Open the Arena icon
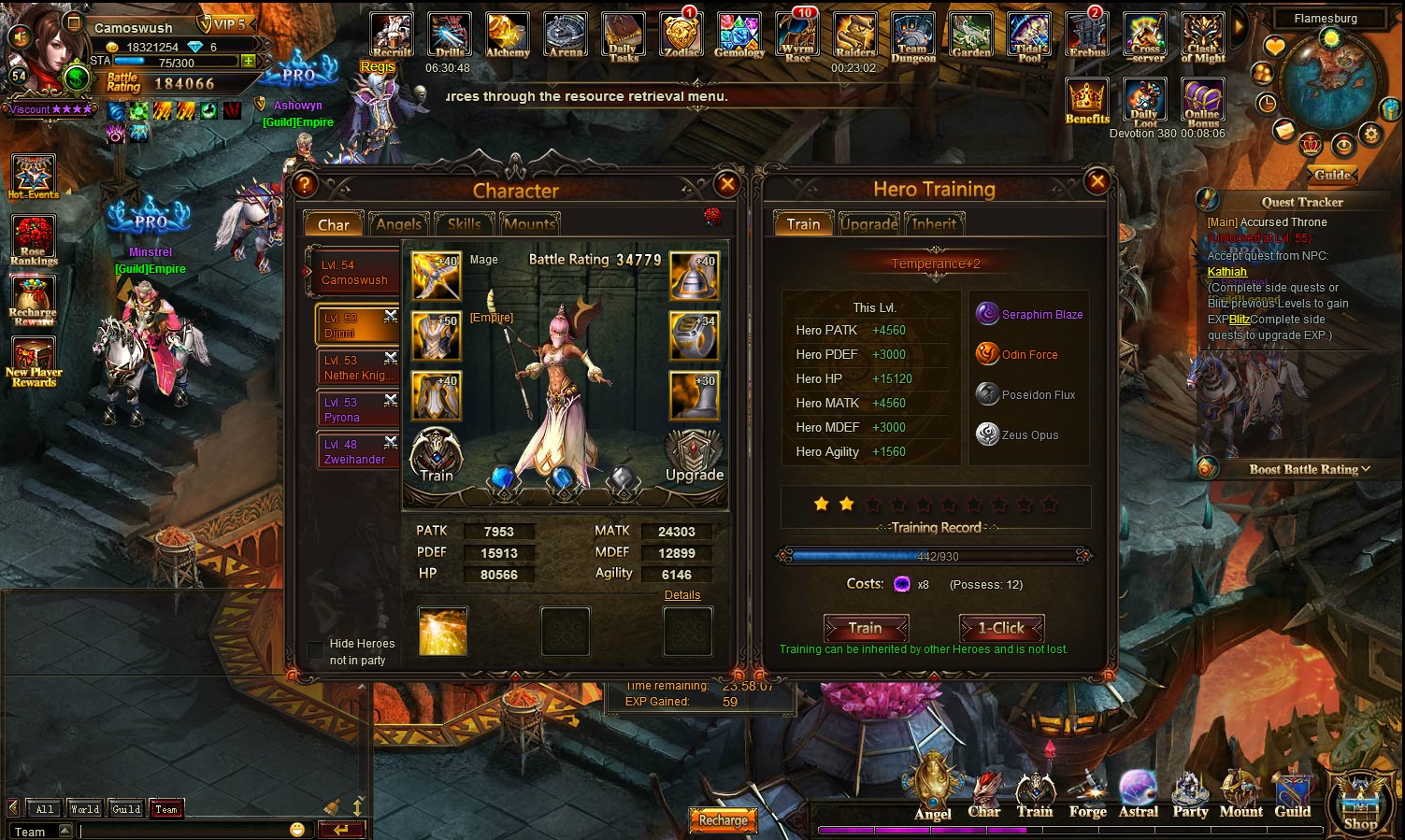Image resolution: width=1405 pixels, height=840 pixels. [x=566, y=36]
